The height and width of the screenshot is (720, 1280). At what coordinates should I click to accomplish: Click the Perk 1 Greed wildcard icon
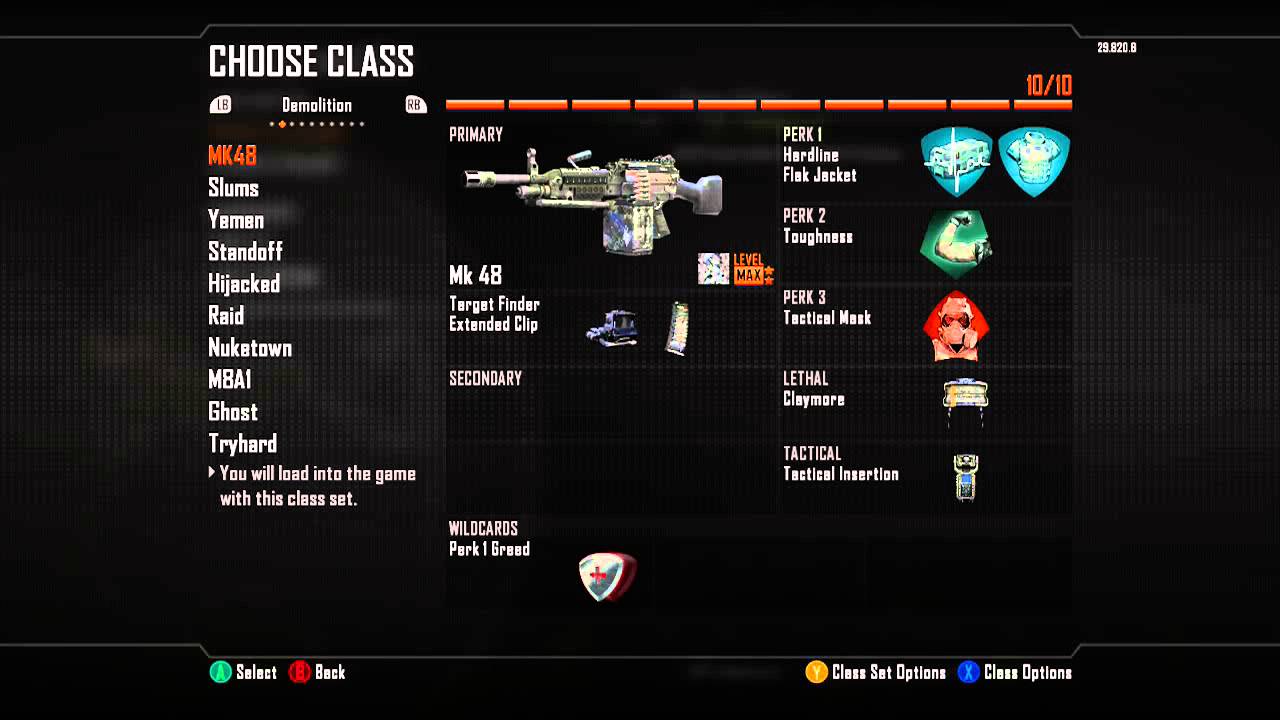[x=607, y=577]
